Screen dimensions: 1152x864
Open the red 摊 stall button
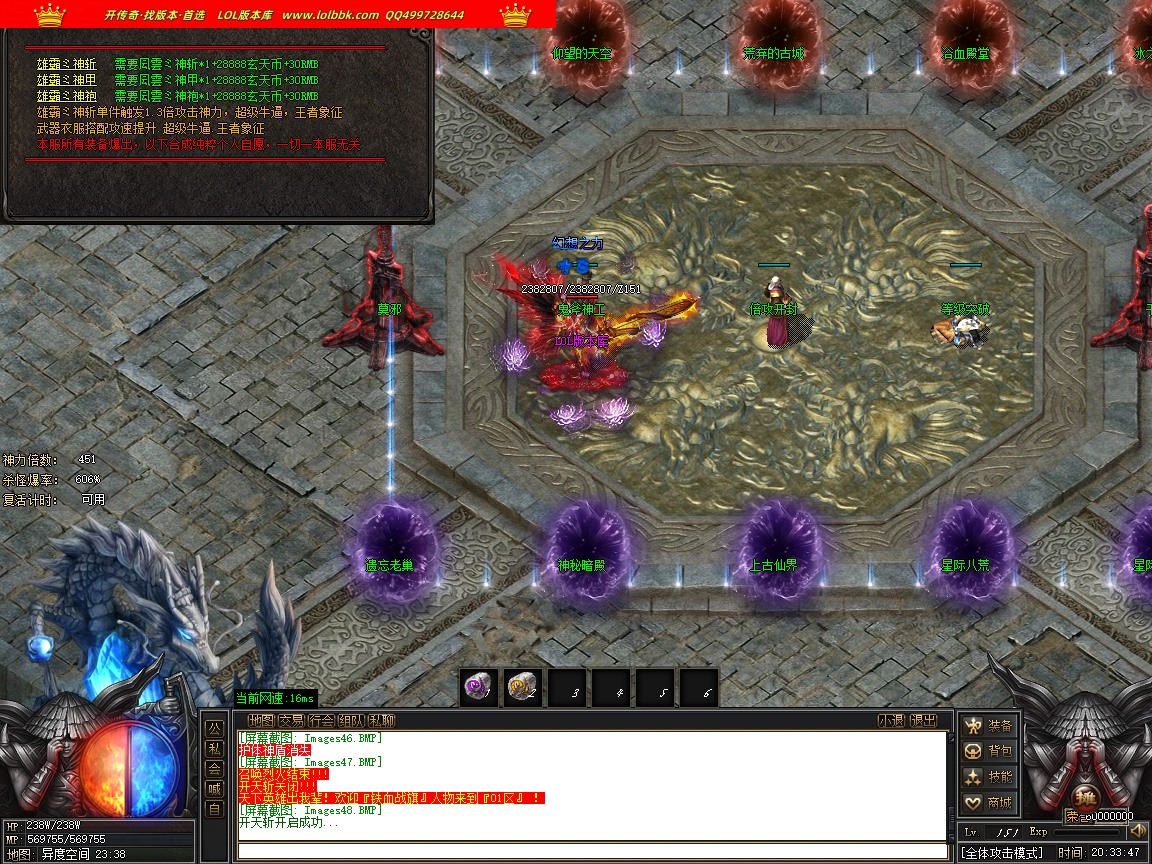click(1083, 802)
